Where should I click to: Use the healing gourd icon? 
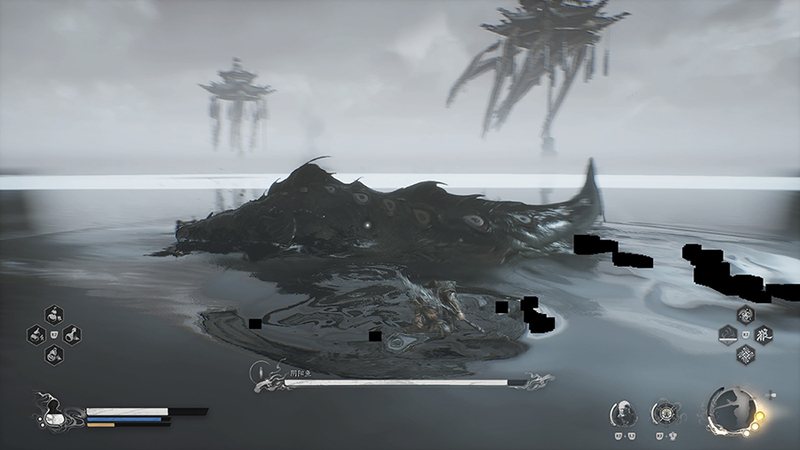tap(50, 409)
